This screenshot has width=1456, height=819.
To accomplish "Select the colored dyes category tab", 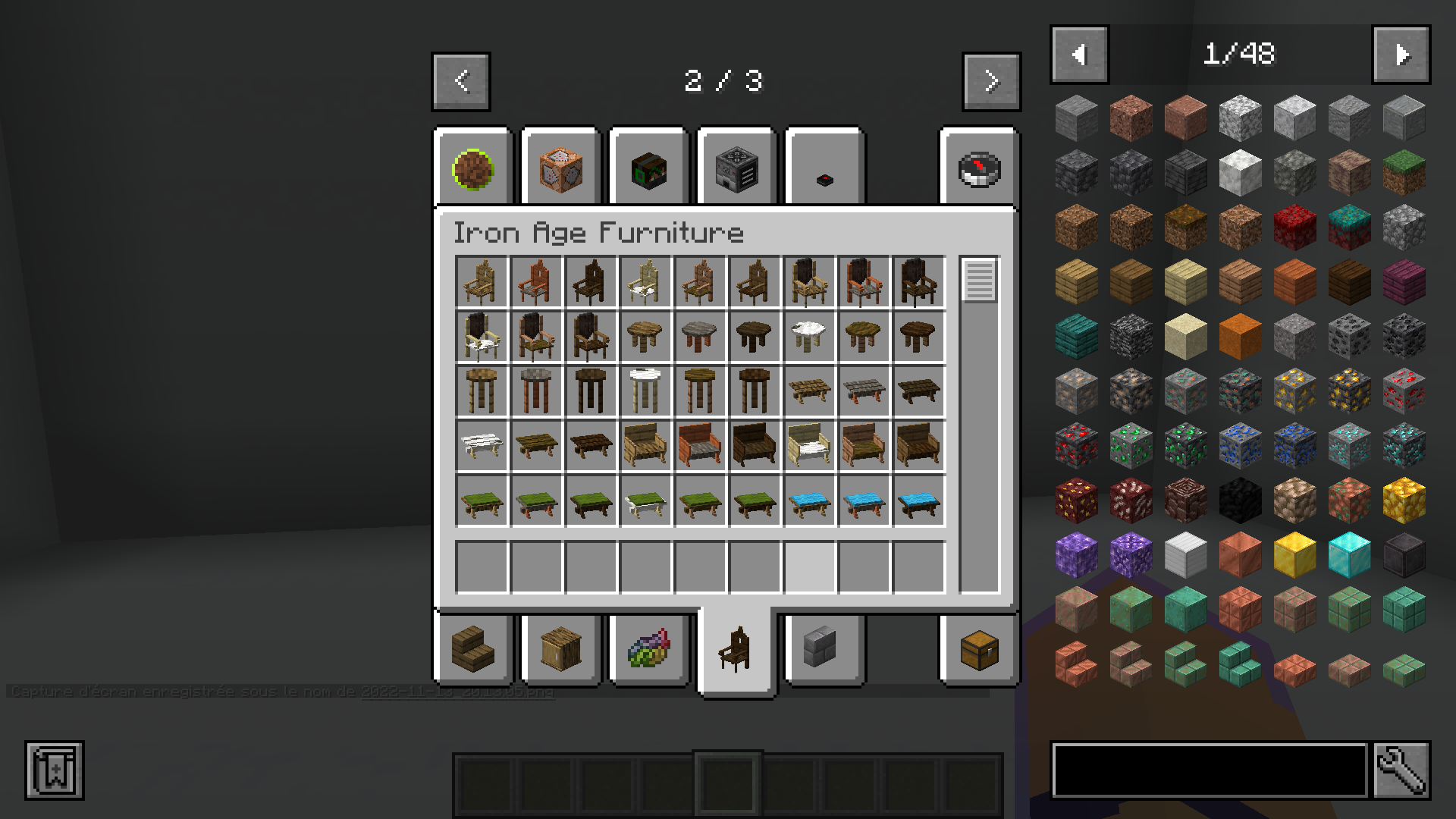I will coord(648,650).
